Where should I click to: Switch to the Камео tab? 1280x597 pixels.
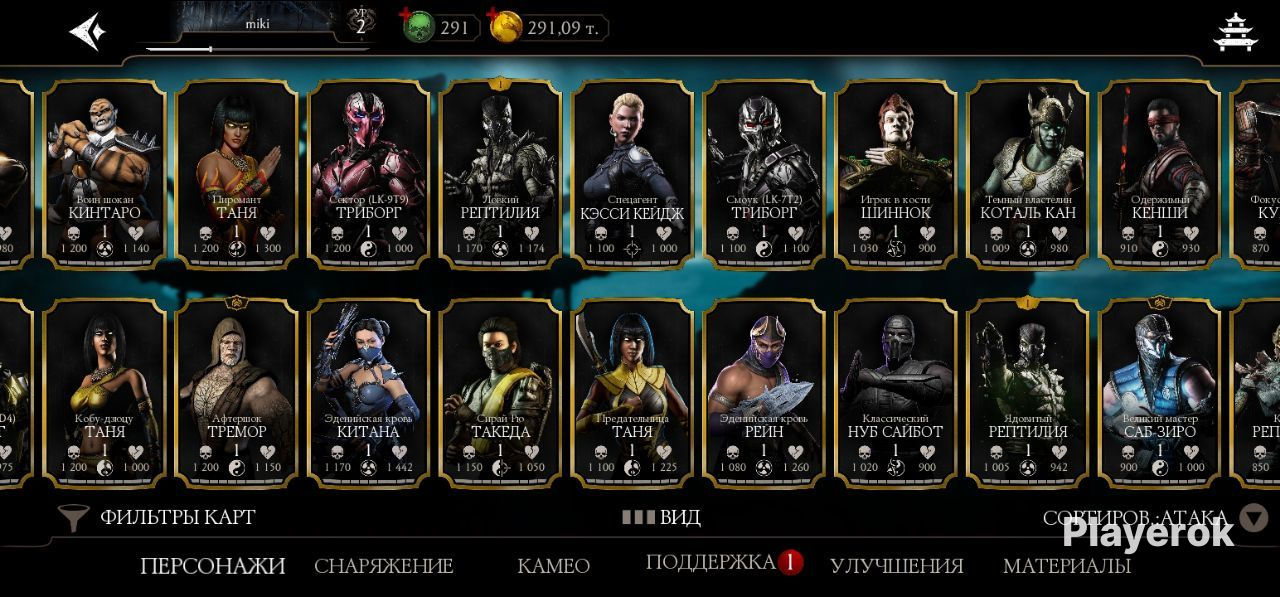tap(553, 566)
